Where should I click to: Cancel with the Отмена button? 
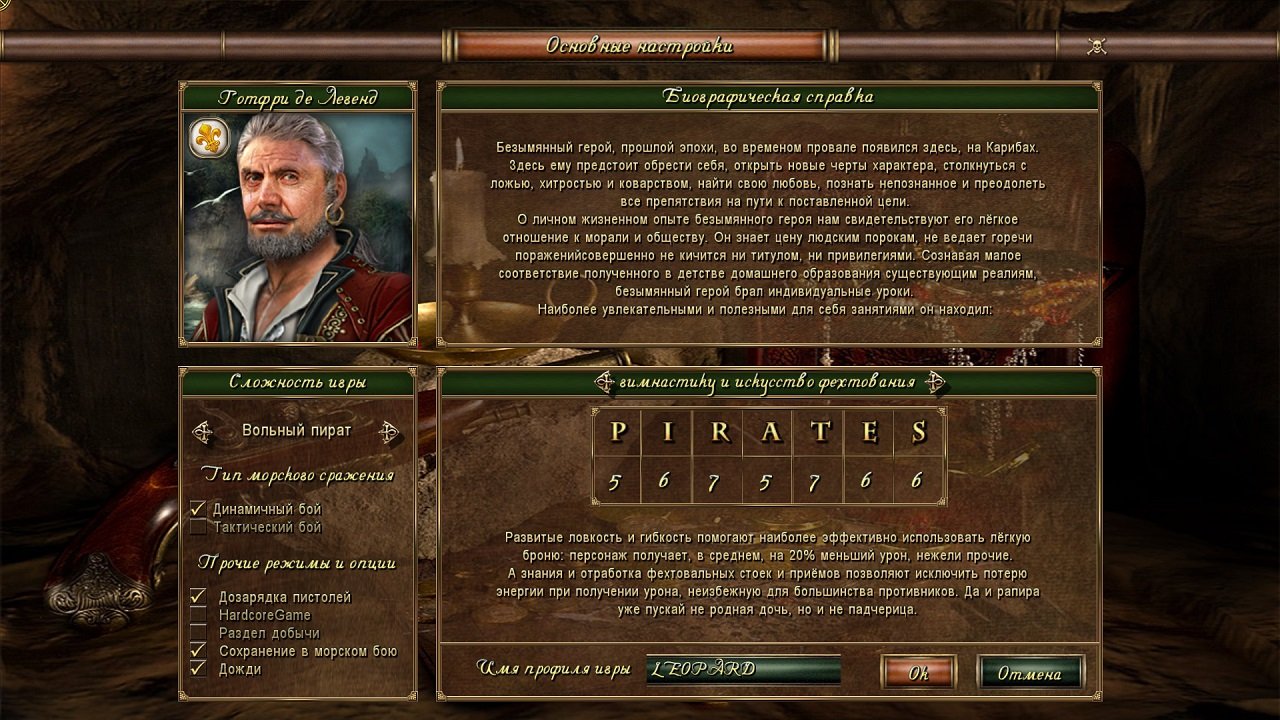click(x=1029, y=673)
